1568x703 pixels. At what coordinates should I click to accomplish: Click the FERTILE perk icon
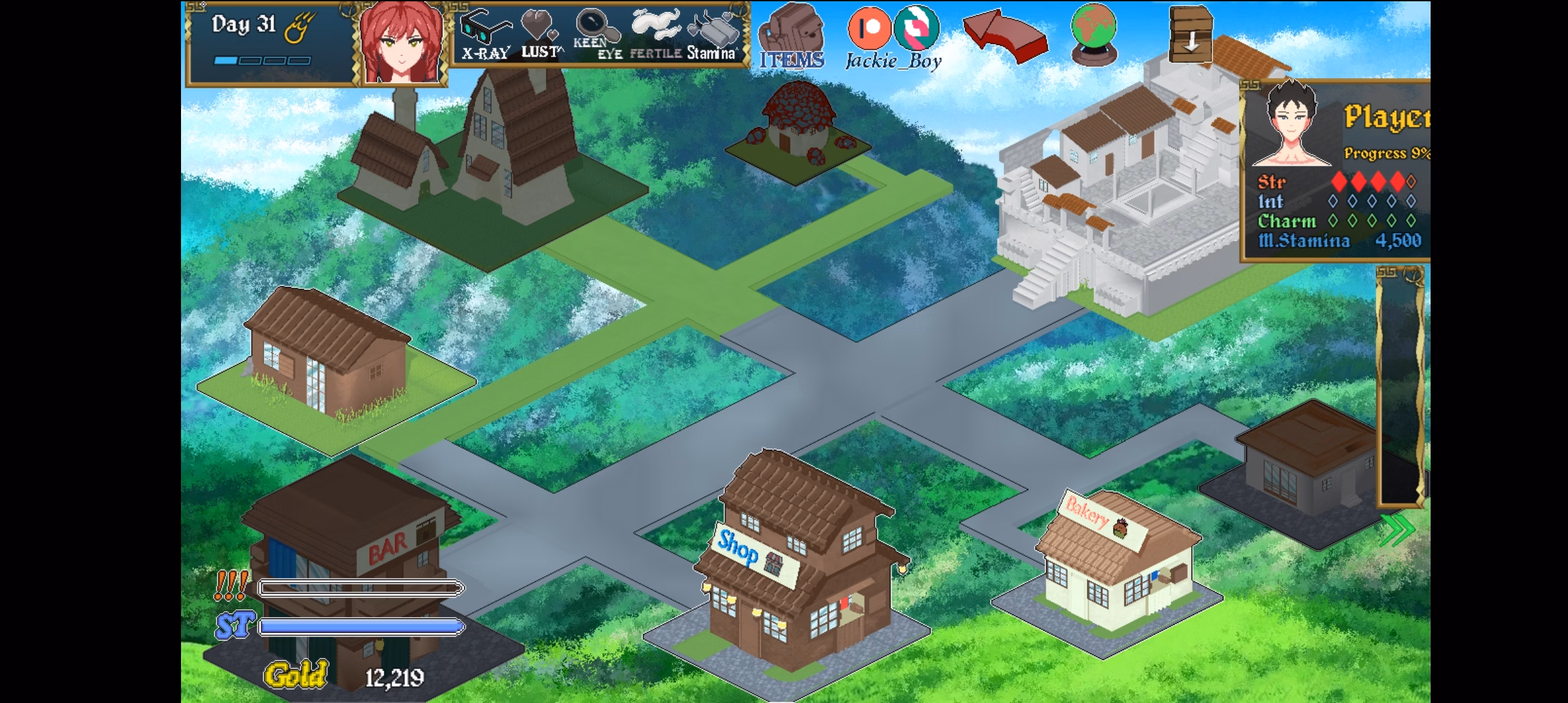pos(655,33)
